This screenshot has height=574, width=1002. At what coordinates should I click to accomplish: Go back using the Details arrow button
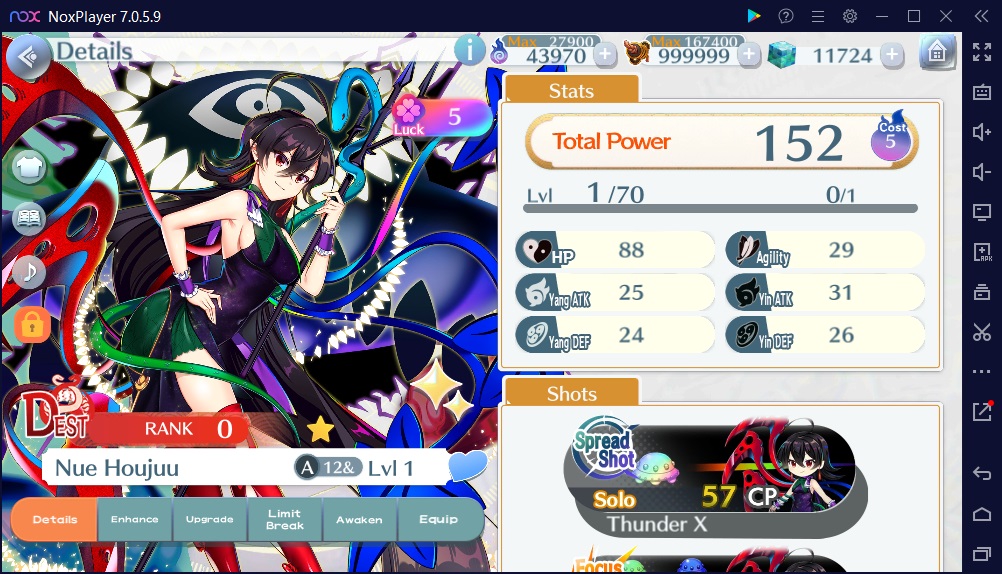coord(28,56)
